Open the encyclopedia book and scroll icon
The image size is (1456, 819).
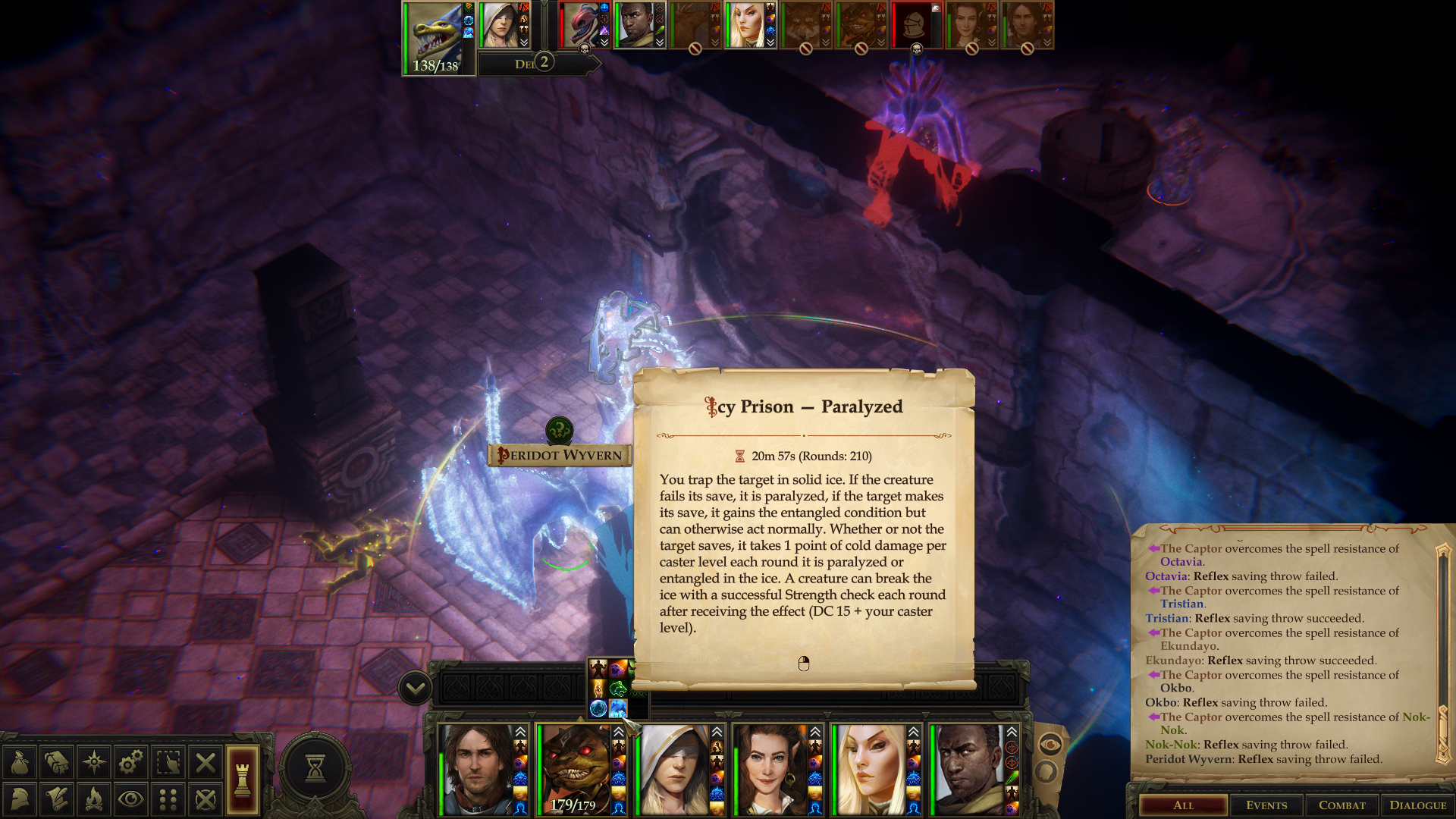tap(57, 762)
